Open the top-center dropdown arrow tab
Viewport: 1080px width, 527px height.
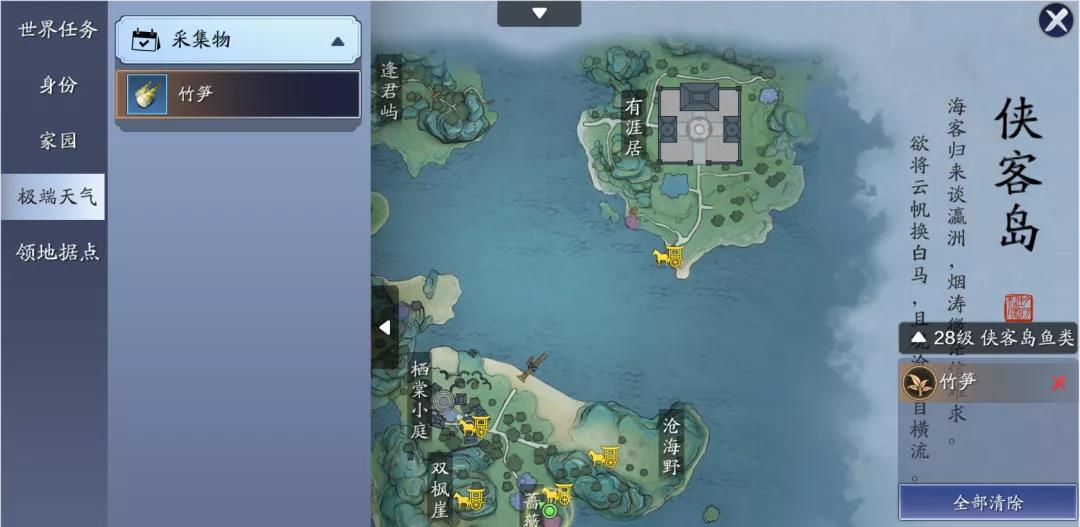coord(539,13)
